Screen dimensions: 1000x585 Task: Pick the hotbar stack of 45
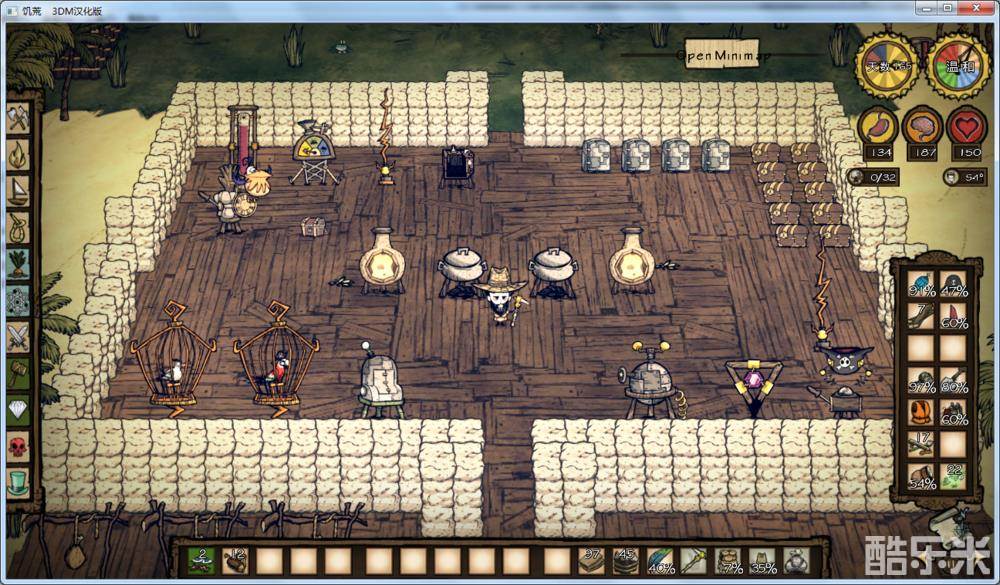tap(624, 560)
